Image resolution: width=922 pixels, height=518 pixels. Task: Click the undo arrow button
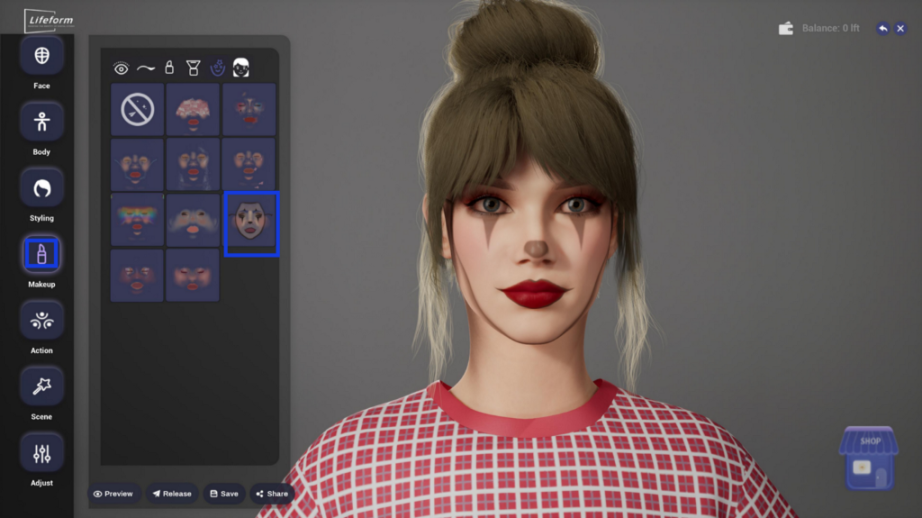point(882,28)
